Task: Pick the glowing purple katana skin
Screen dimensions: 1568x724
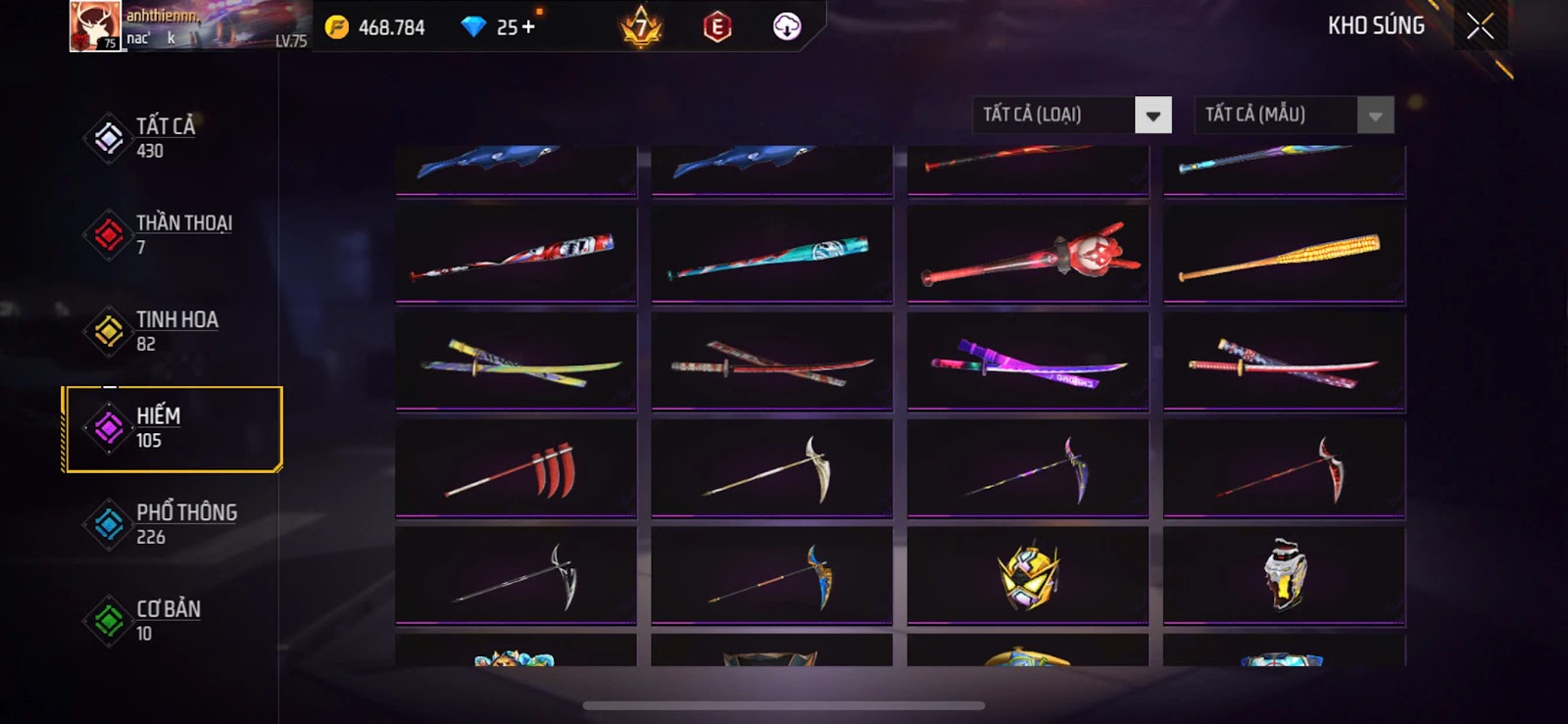Action: [x=1027, y=362]
